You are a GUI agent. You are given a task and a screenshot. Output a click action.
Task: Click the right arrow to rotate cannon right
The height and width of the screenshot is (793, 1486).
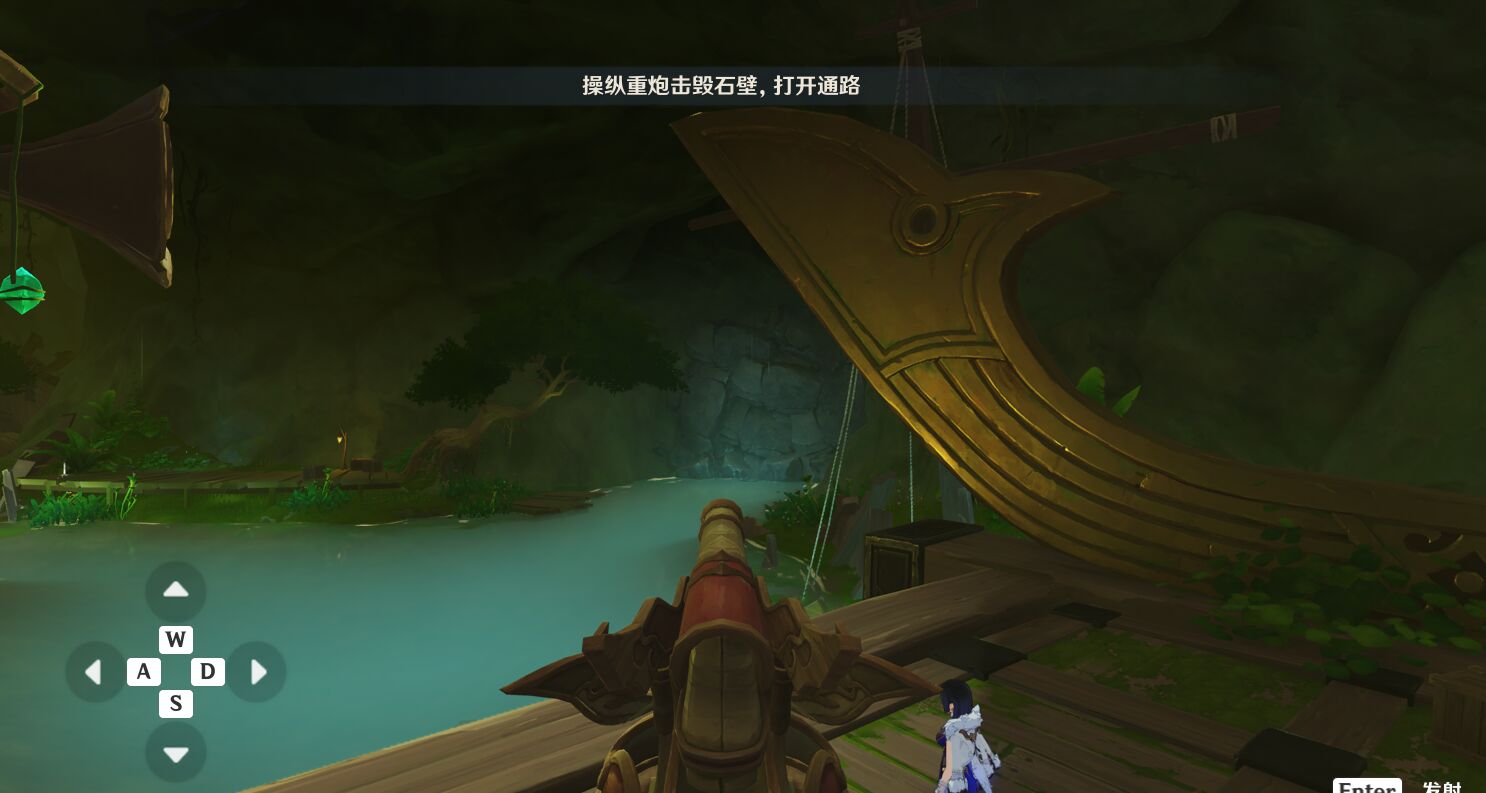(x=258, y=671)
